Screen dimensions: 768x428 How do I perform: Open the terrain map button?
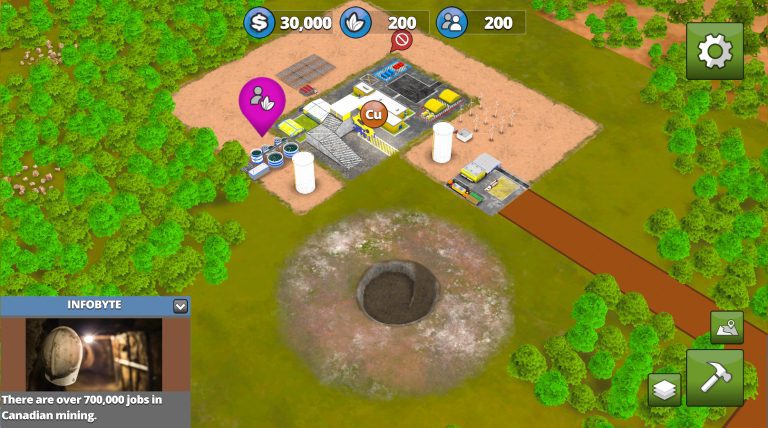pos(727,328)
